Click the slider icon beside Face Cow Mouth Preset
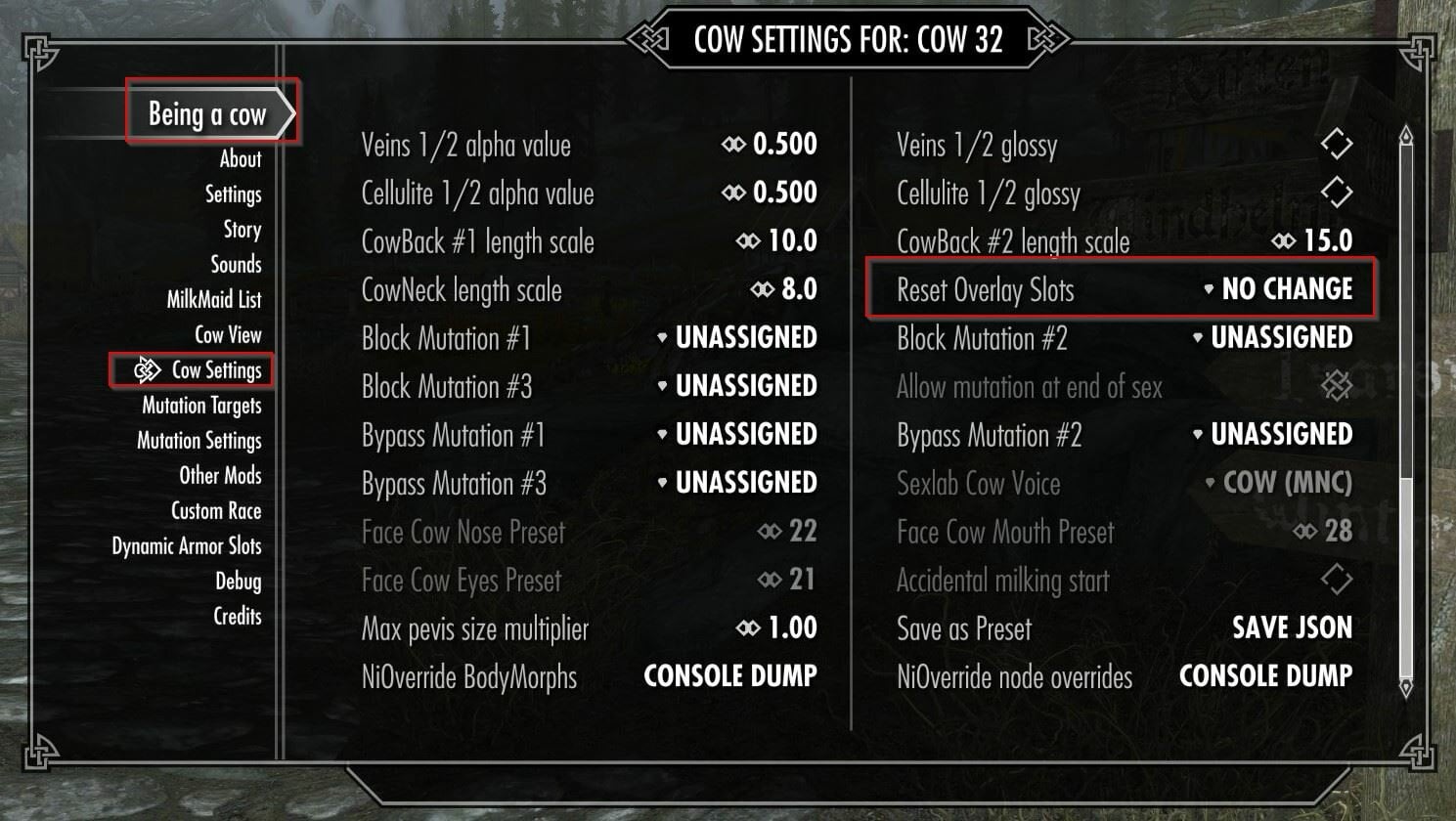1456x821 pixels. pyautogui.click(x=1303, y=532)
